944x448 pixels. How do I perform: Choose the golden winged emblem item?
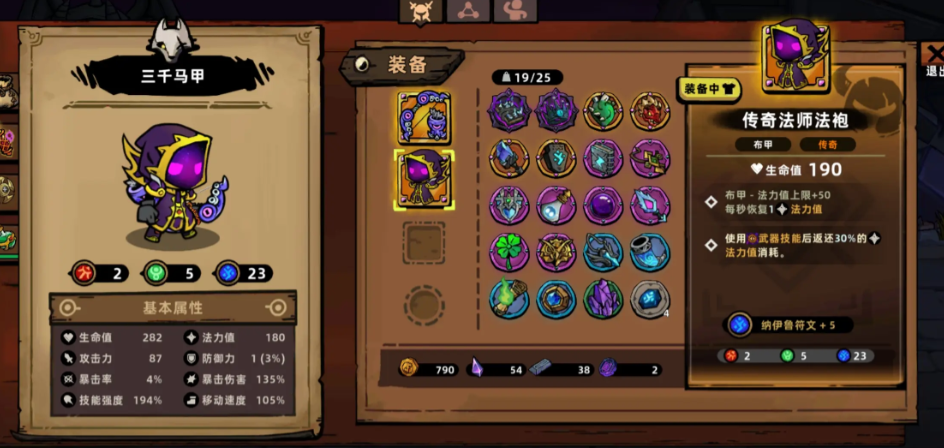pos(556,252)
